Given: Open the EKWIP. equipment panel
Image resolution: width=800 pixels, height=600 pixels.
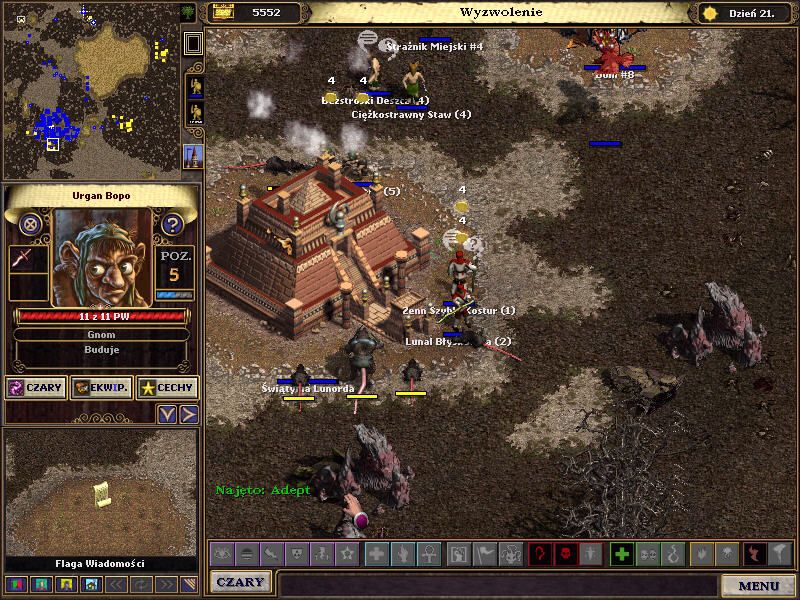Looking at the screenshot, I should tap(101, 388).
